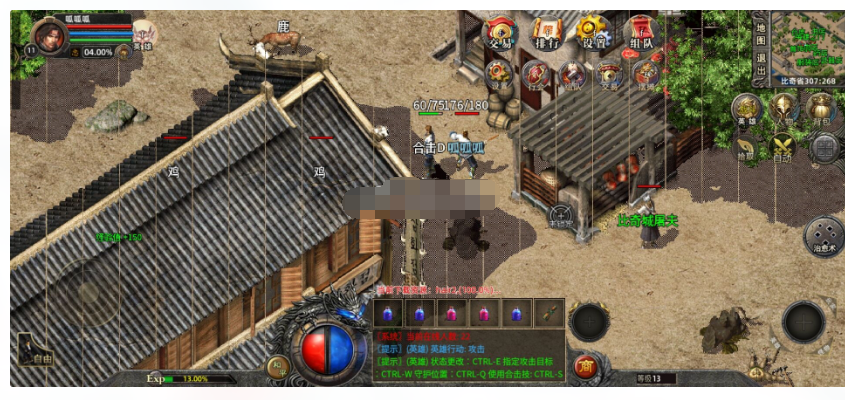
Task: Select the sword item in the last hotbar slot
Action: 548,313
